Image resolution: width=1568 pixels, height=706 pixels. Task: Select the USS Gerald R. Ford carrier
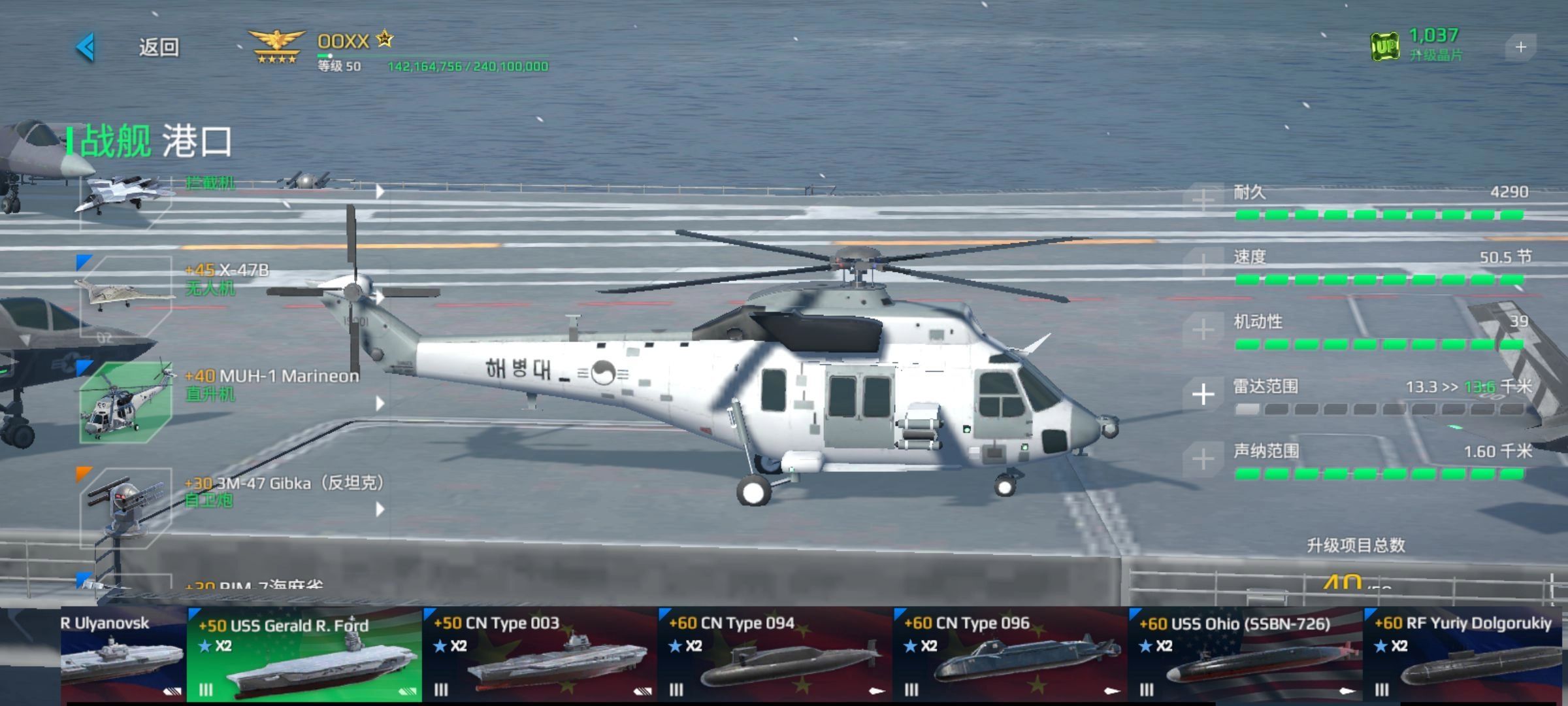point(304,655)
